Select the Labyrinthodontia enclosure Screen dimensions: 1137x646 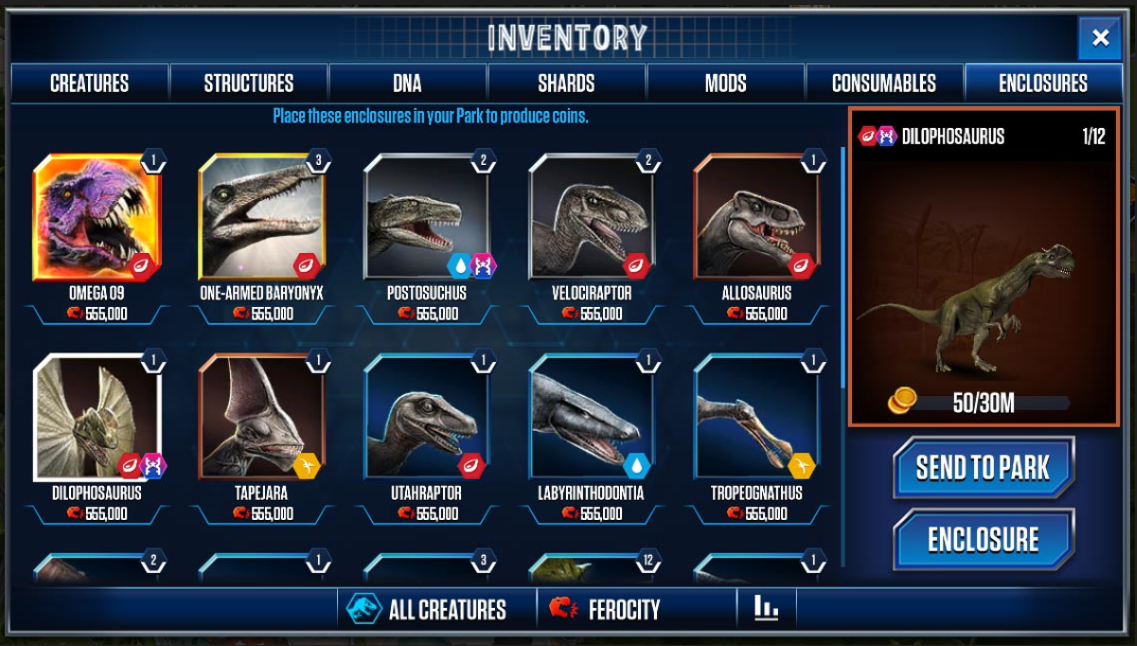coord(592,418)
